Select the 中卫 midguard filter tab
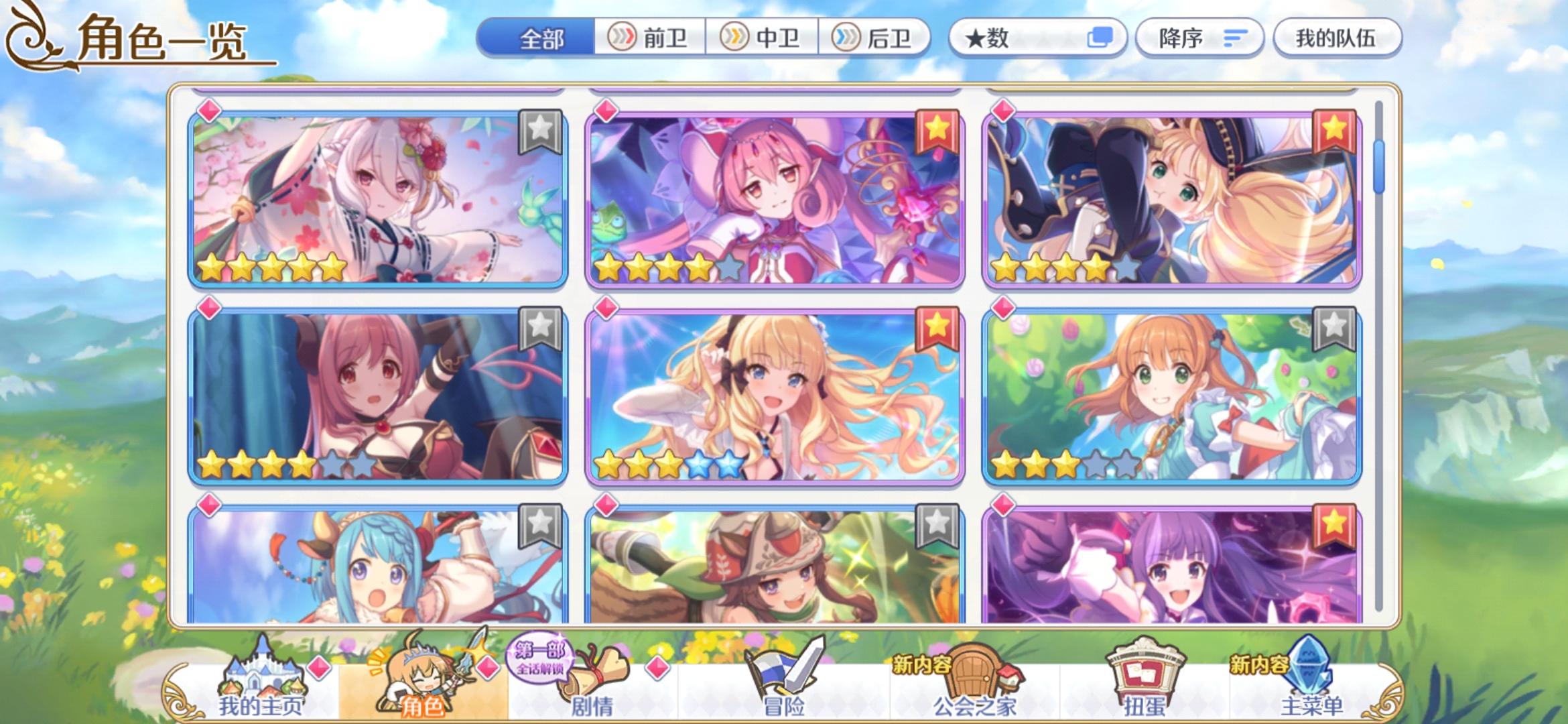Viewport: 1568px width, 724px height. (761, 38)
